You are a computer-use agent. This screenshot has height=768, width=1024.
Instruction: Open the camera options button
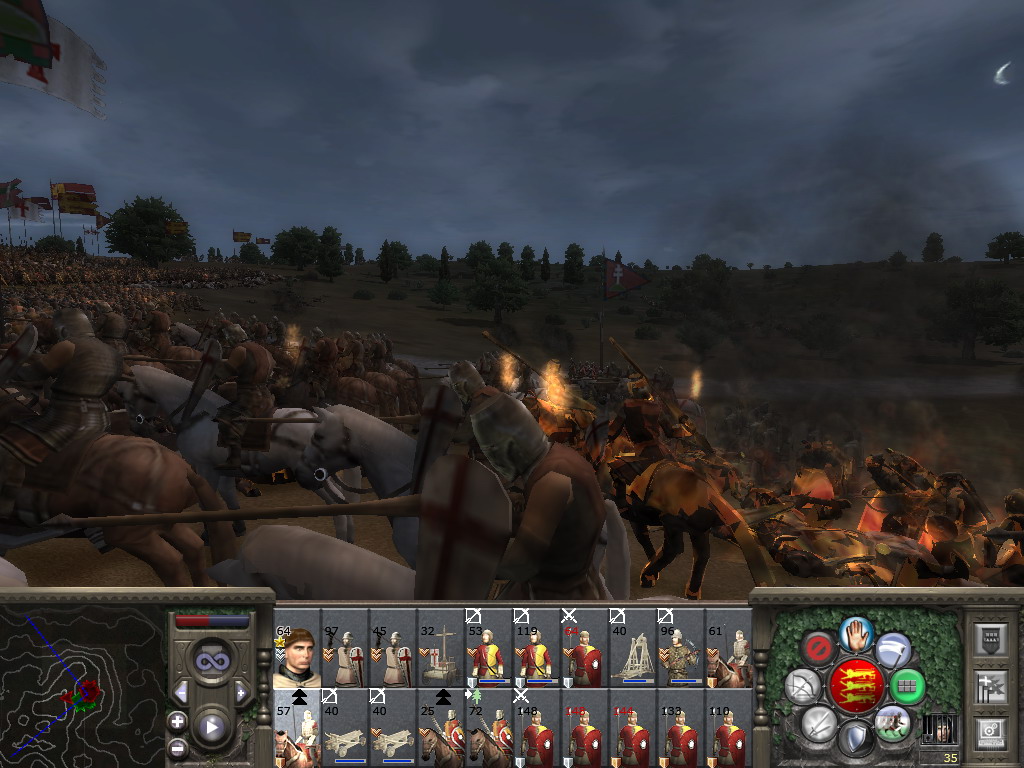990,731
